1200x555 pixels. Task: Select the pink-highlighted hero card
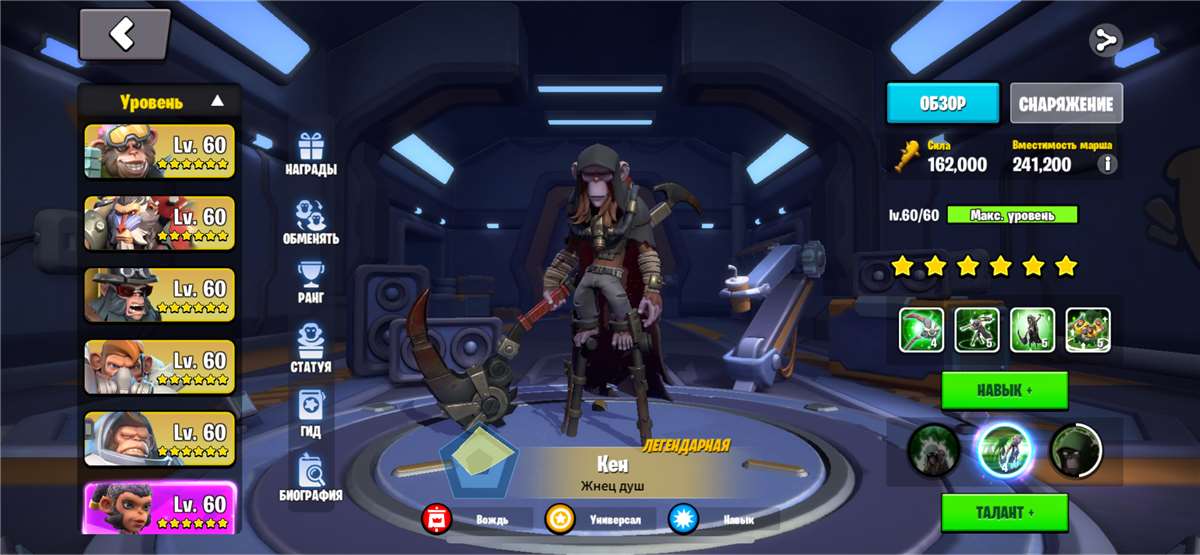coord(160,508)
